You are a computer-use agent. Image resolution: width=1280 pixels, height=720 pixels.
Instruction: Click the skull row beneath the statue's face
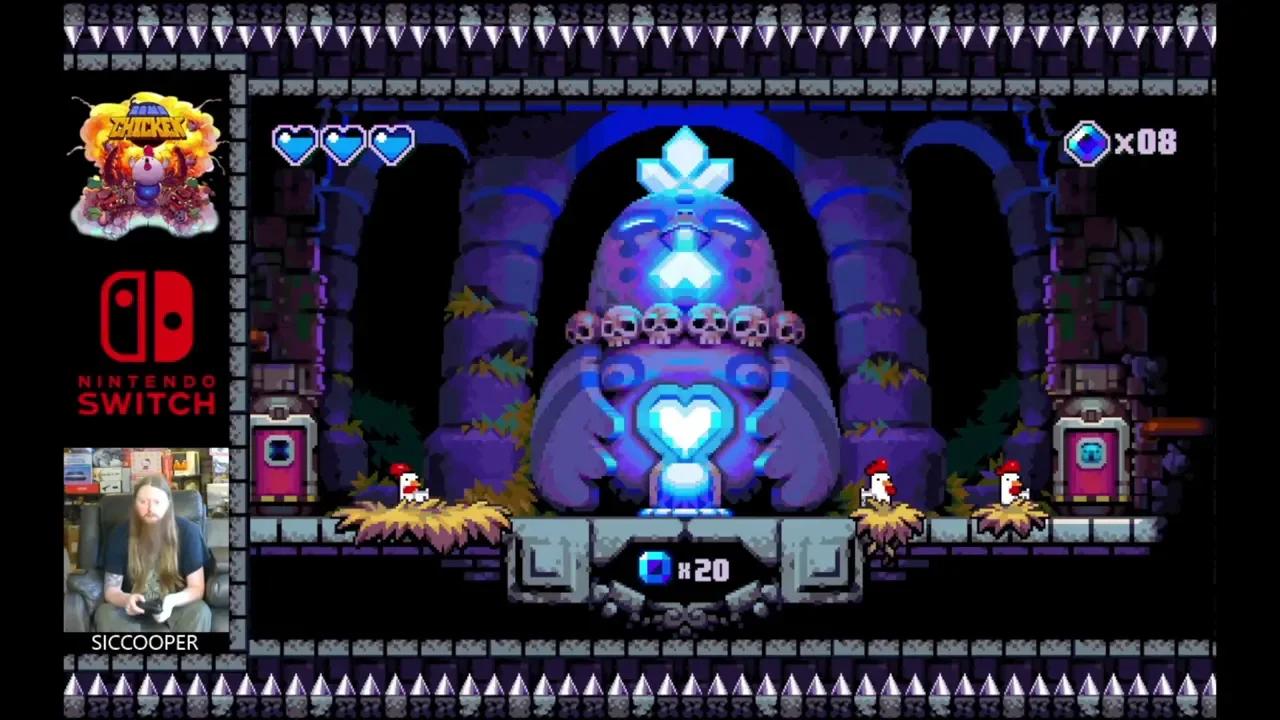coord(685,325)
